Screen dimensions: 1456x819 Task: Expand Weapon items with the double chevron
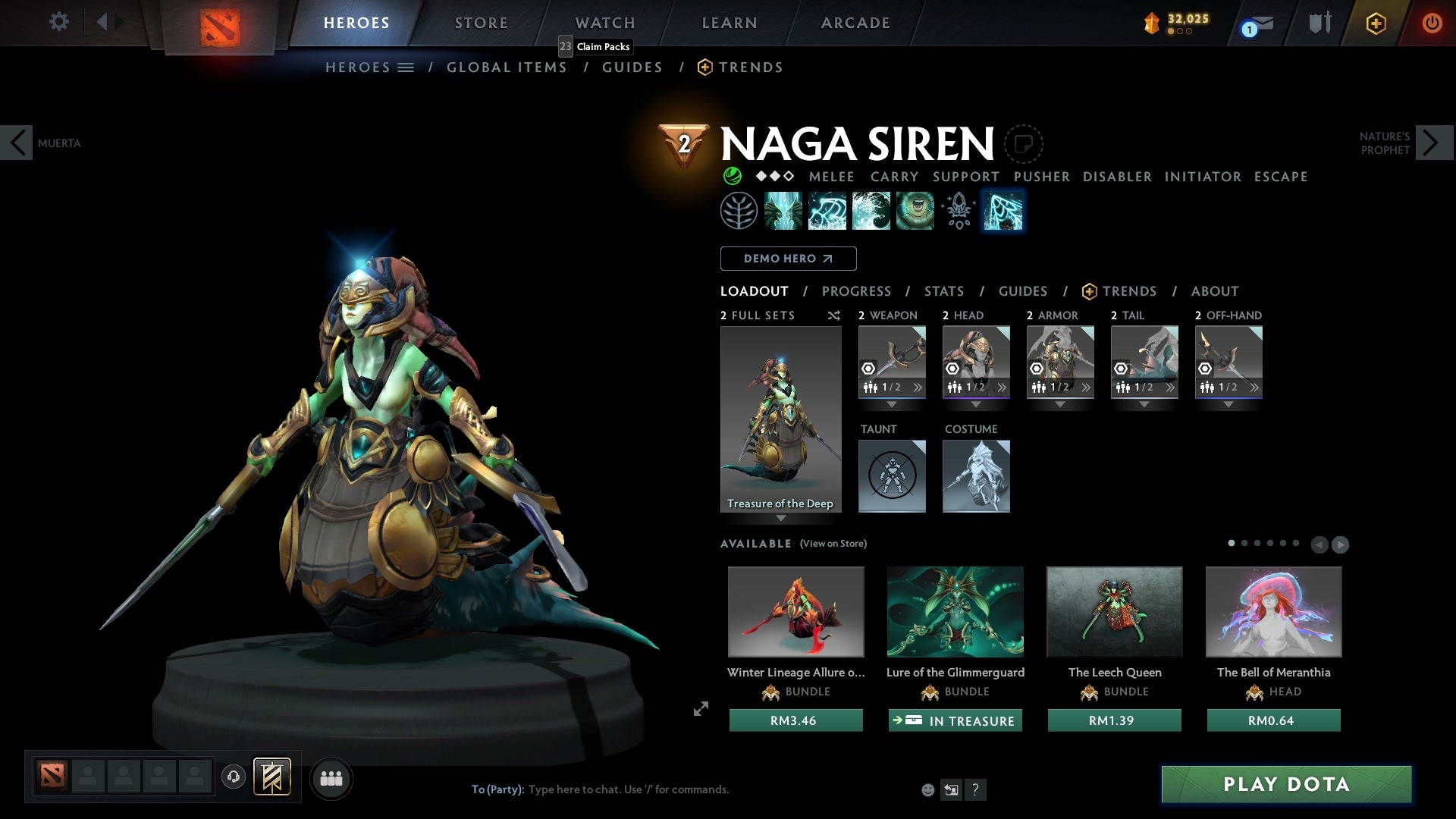click(x=918, y=388)
